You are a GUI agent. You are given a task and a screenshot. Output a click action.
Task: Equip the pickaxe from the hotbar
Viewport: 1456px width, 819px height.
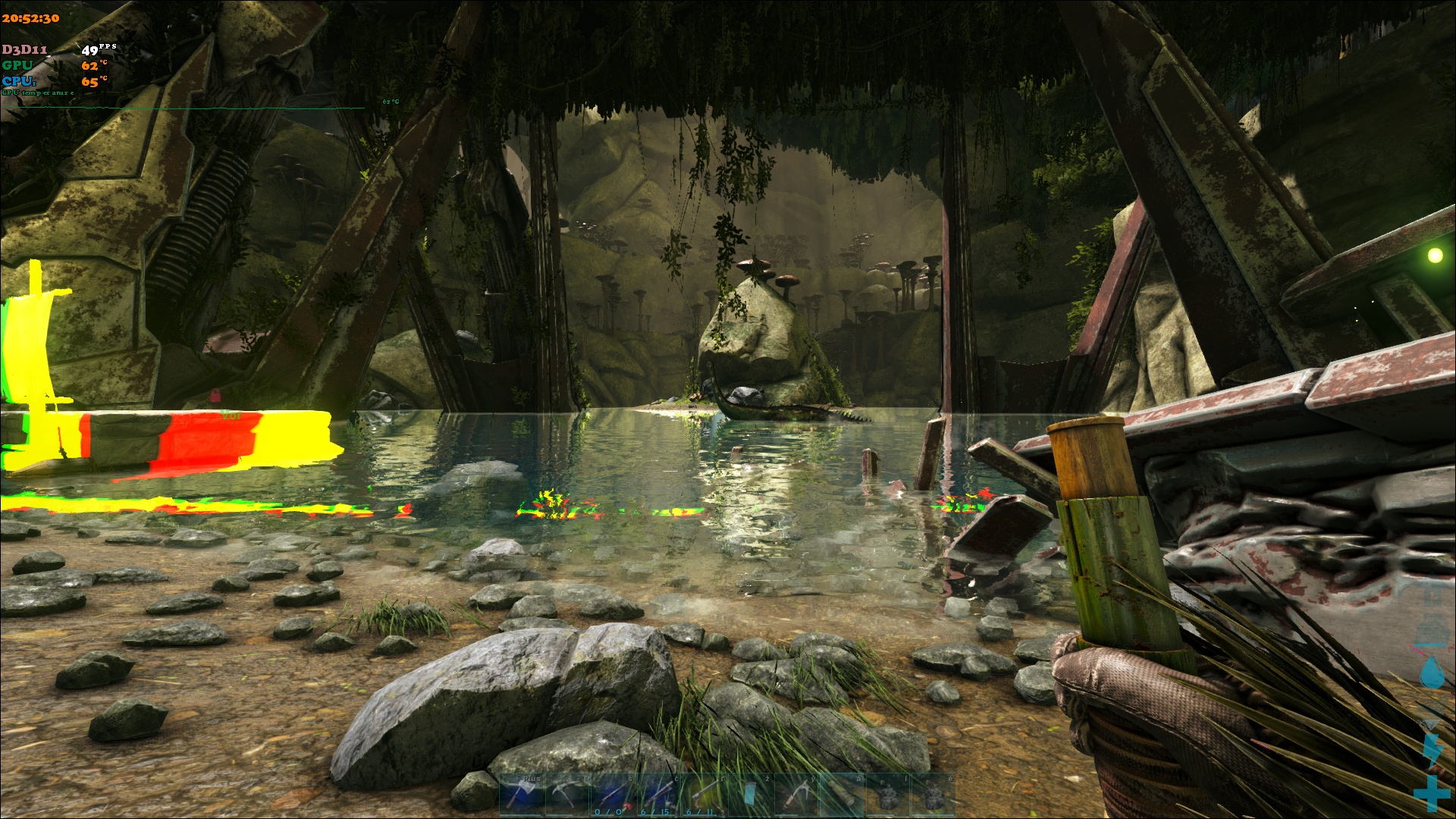(x=567, y=795)
